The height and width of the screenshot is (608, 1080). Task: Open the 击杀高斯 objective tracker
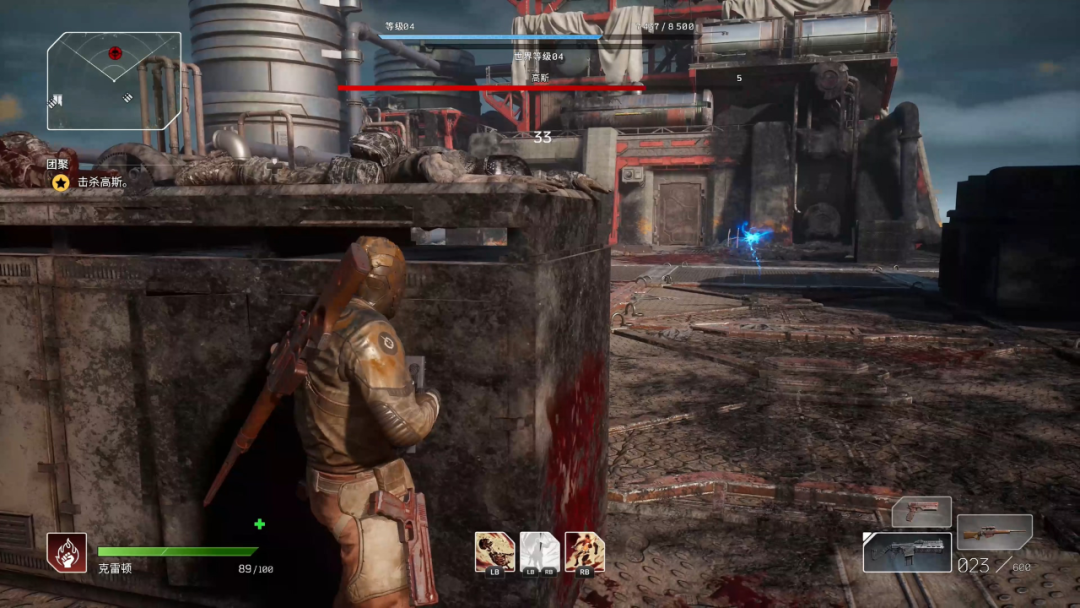click(x=103, y=183)
